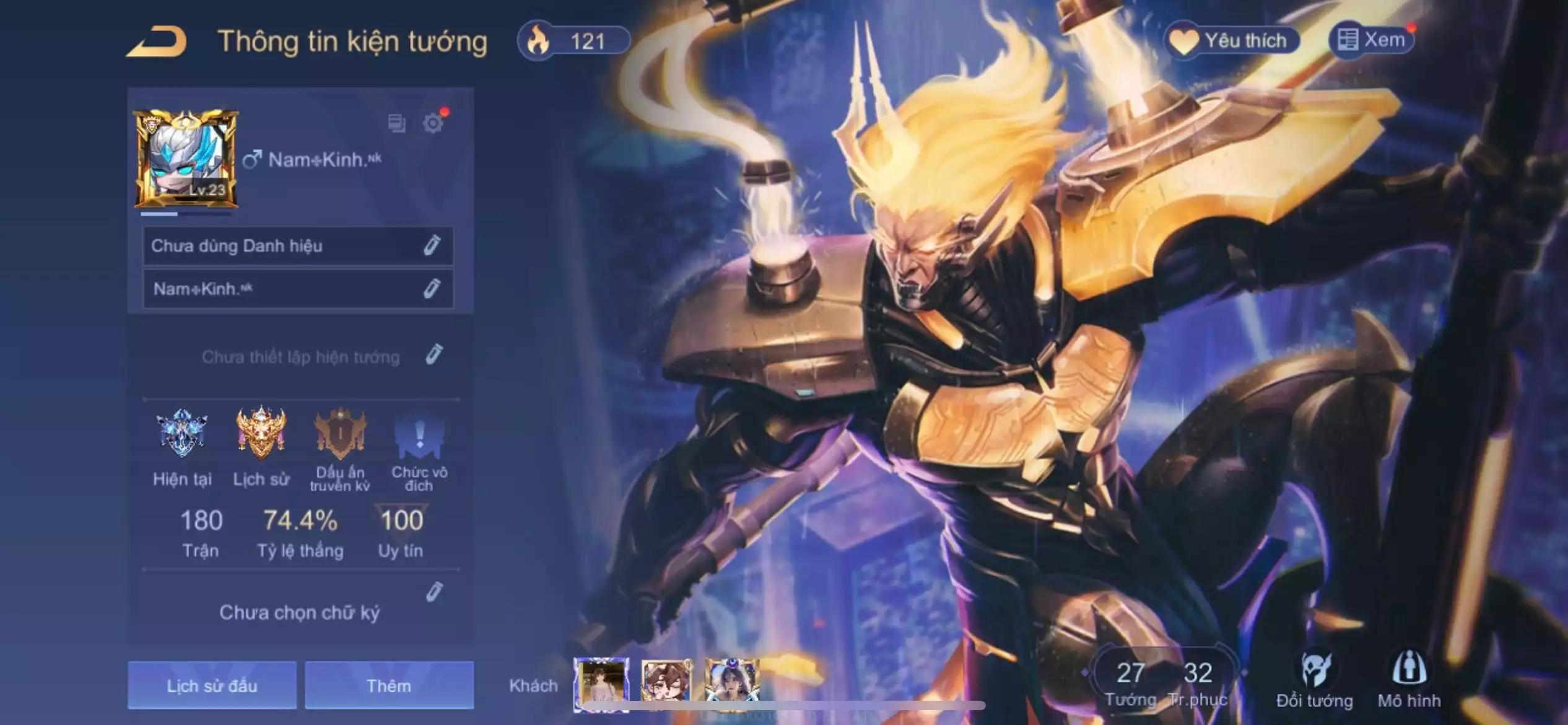Edit the Chưa dùng Danh hiệu title
Screen dimensions: 1568x725
click(x=432, y=246)
